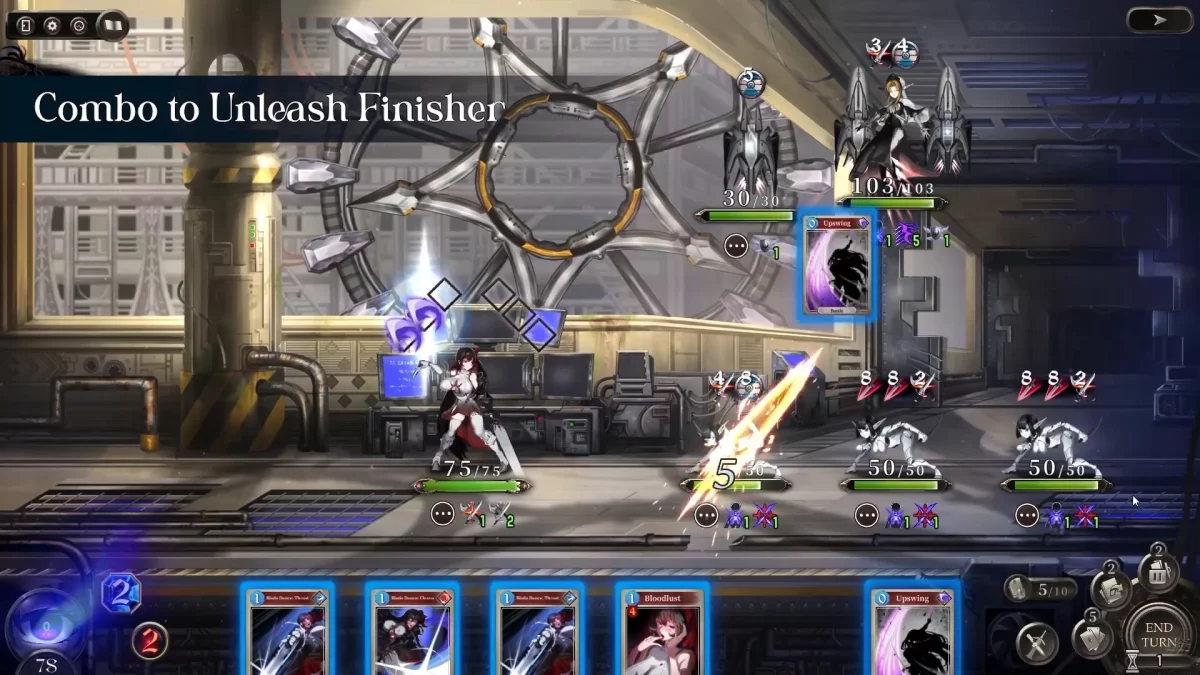This screenshot has height=675, width=1200.
Task: Open the trash bin exhaust pile
Action: [x=1159, y=572]
